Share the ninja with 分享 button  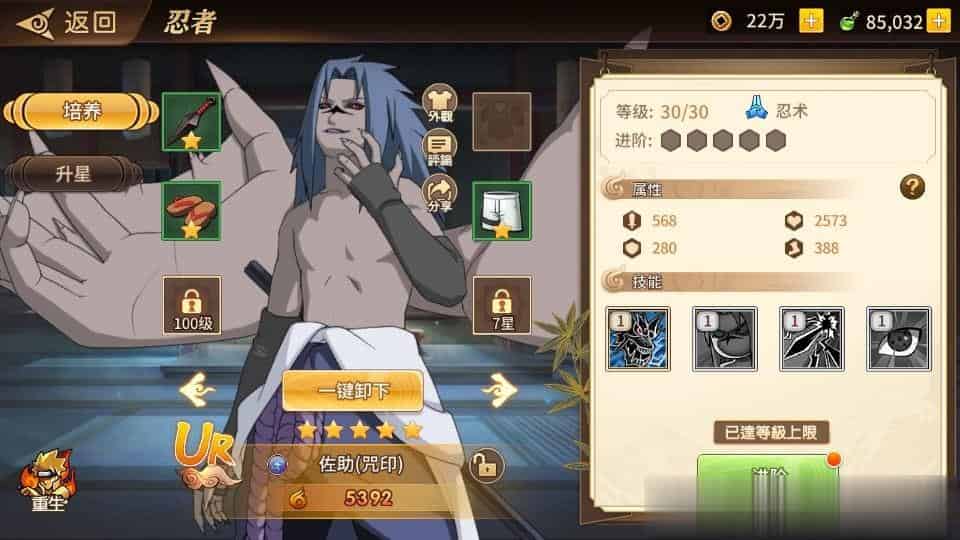[x=441, y=194]
